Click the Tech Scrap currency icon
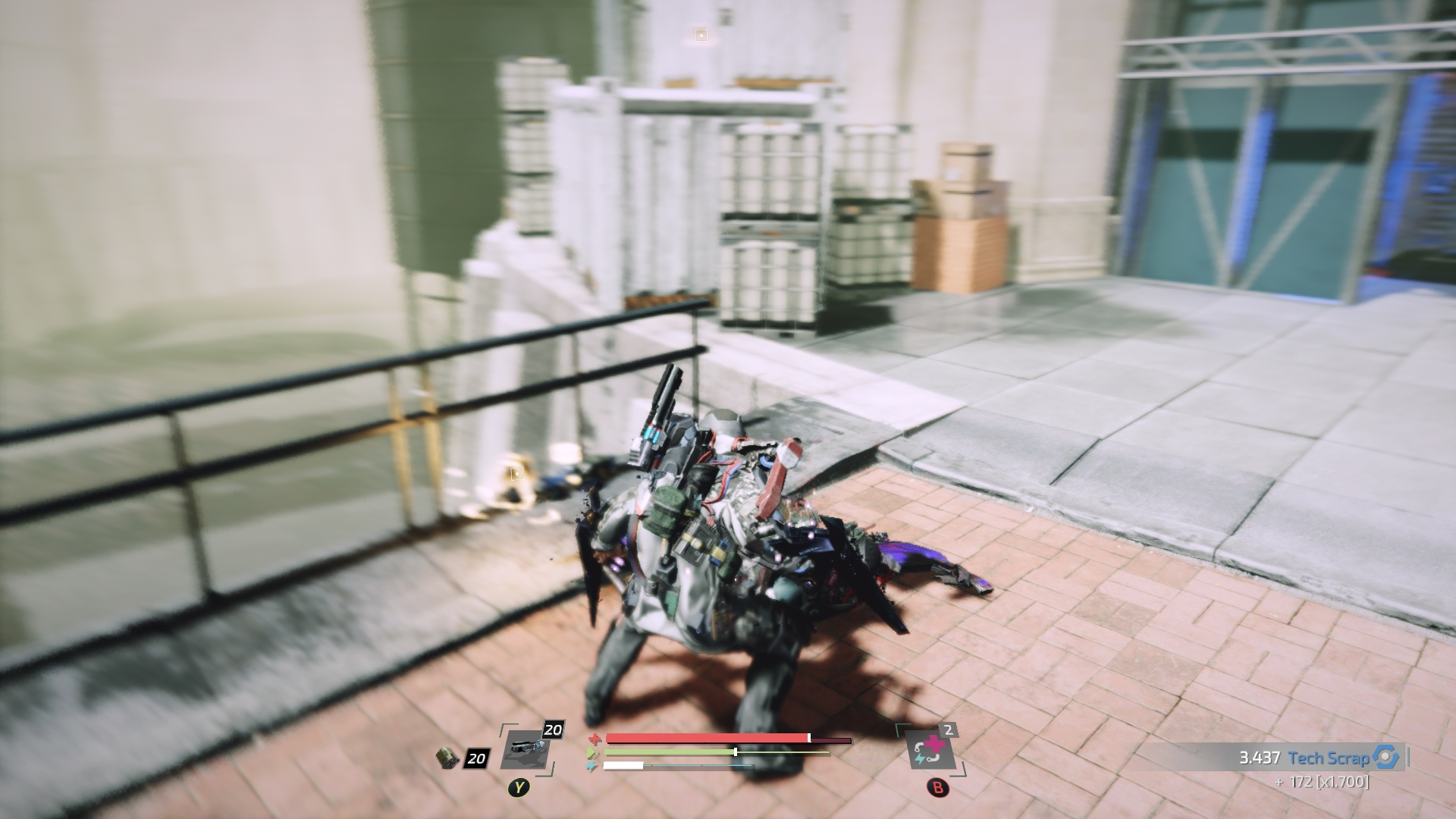This screenshot has width=1456, height=819. pyautogui.click(x=1385, y=758)
